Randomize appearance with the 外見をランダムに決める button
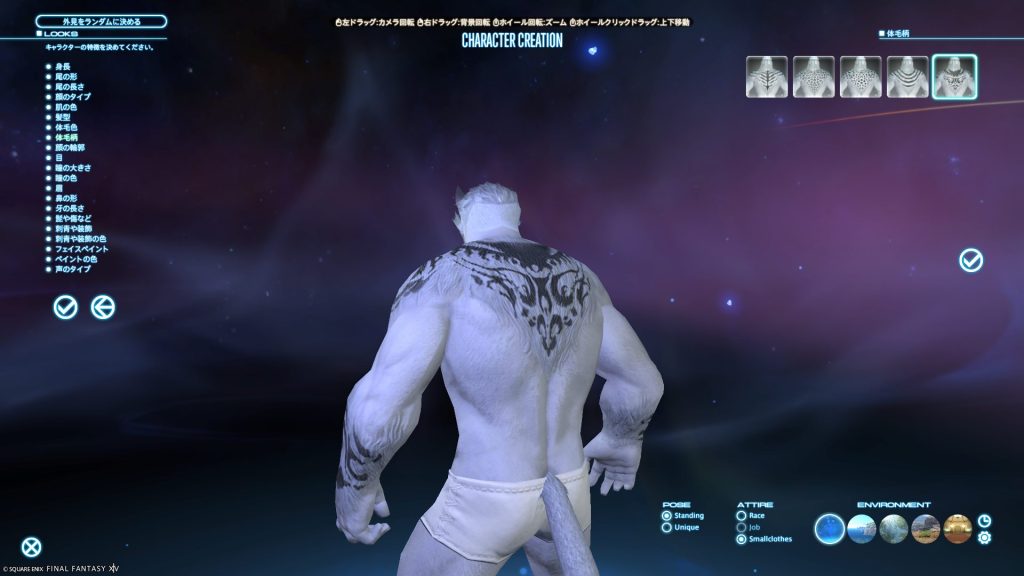The height and width of the screenshot is (576, 1024). click(101, 21)
